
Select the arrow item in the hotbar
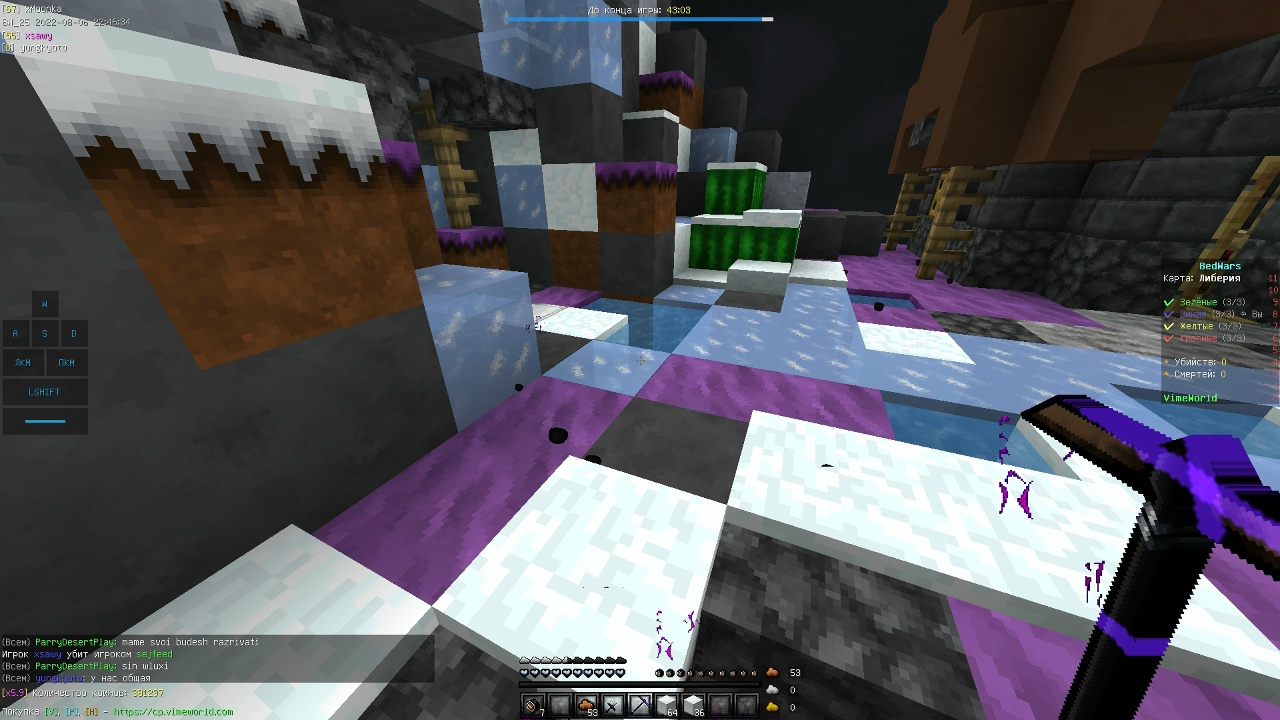[613, 705]
